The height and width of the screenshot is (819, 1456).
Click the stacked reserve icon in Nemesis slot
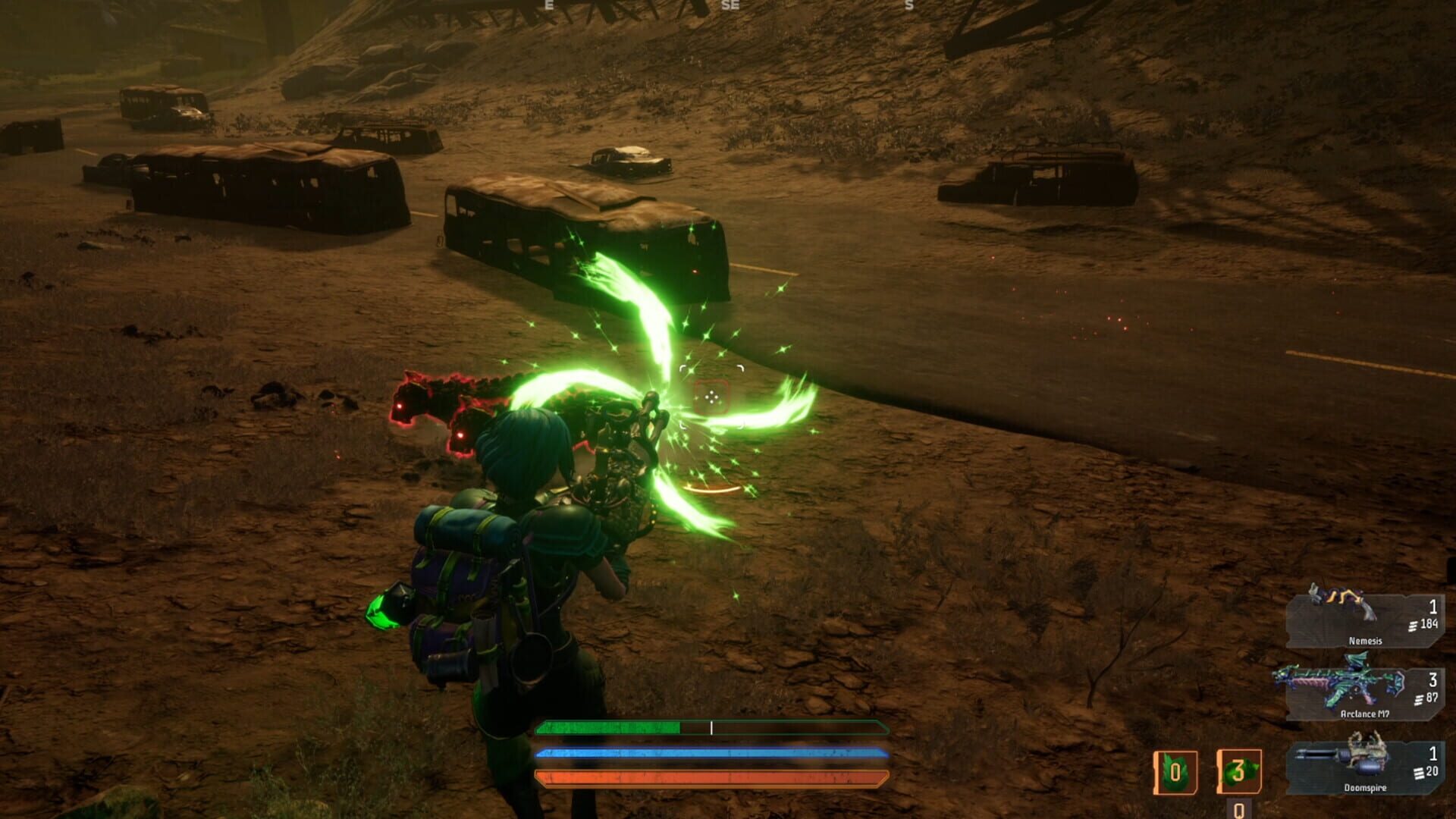pyautogui.click(x=1413, y=624)
